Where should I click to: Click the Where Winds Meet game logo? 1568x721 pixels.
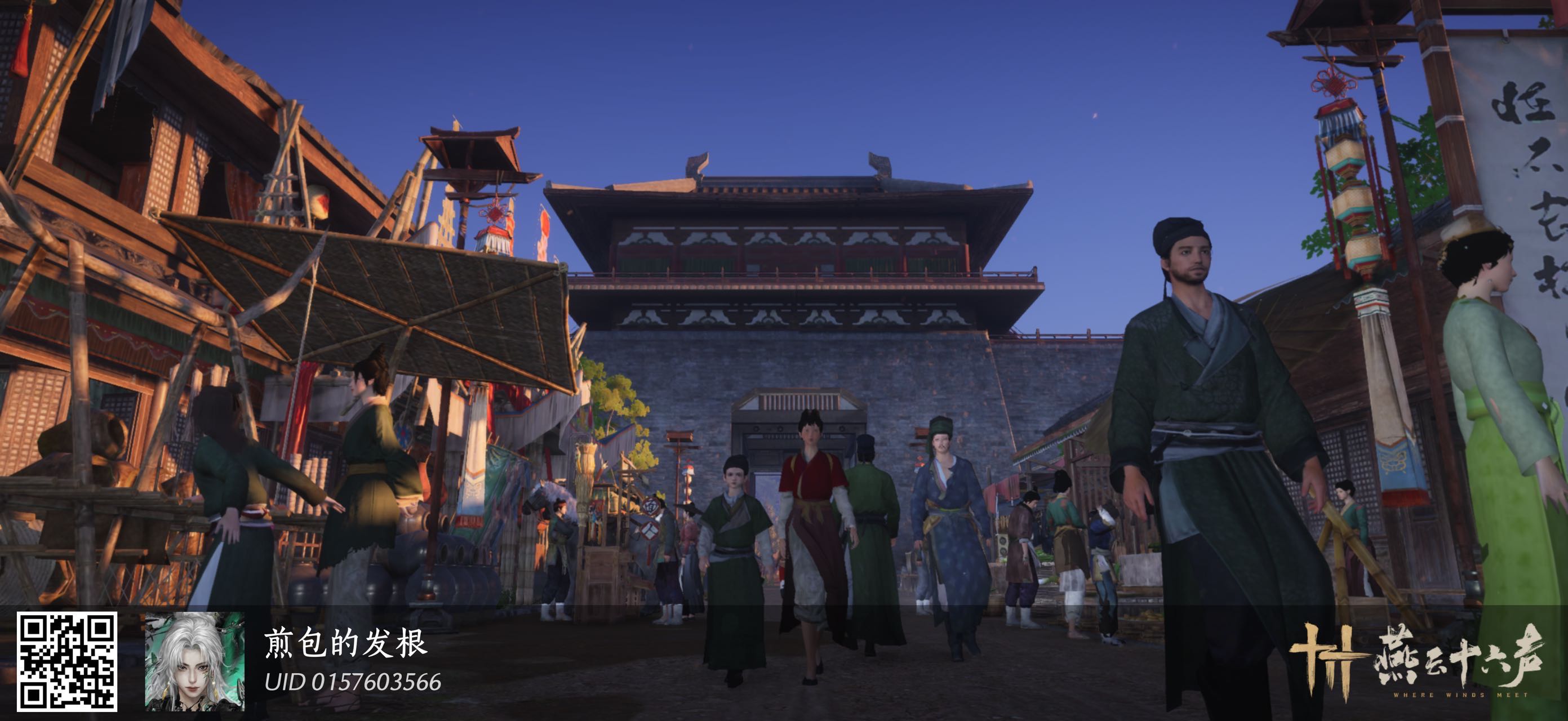(1417, 661)
